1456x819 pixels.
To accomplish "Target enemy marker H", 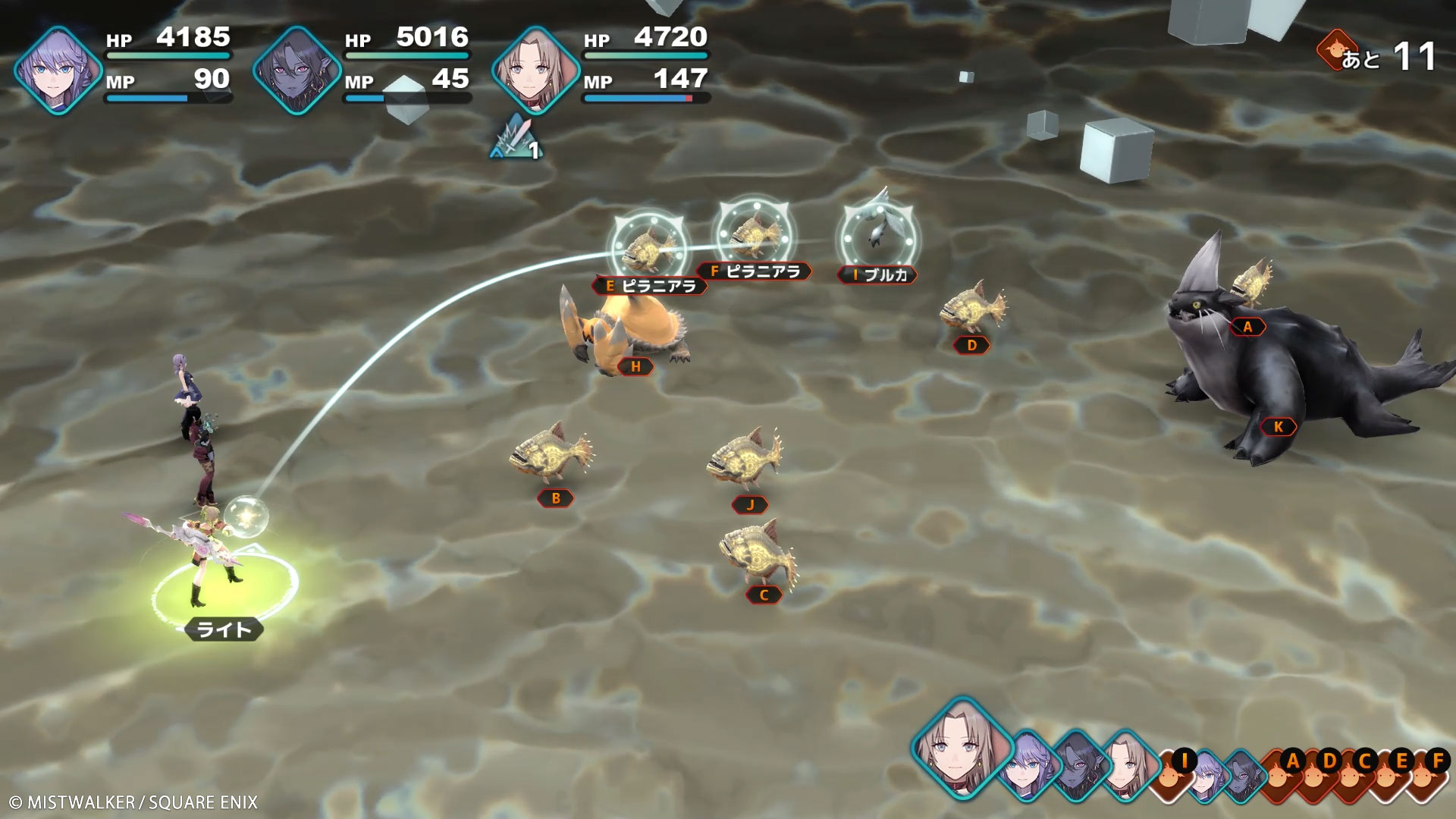I will [x=635, y=367].
